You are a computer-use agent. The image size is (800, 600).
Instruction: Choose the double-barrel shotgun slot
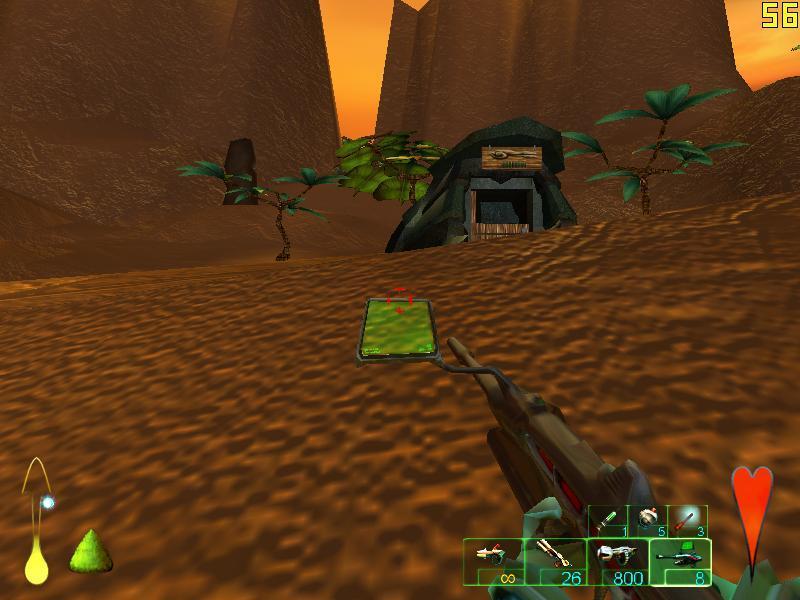tap(555, 561)
